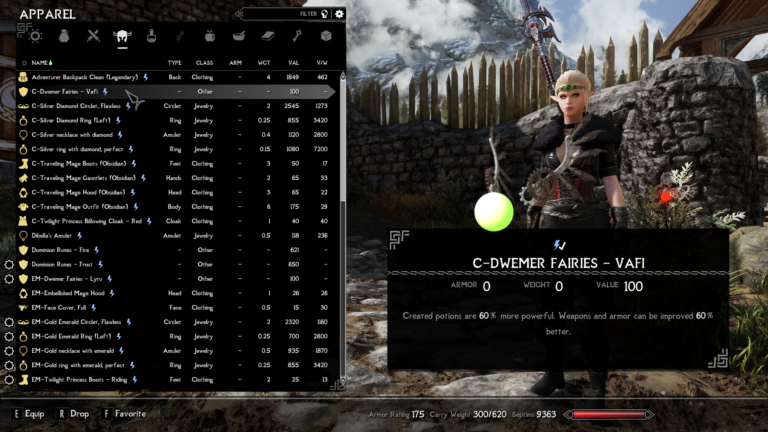This screenshot has width=768, height=432.
Task: Show the misc items cube tab
Action: coord(325,36)
